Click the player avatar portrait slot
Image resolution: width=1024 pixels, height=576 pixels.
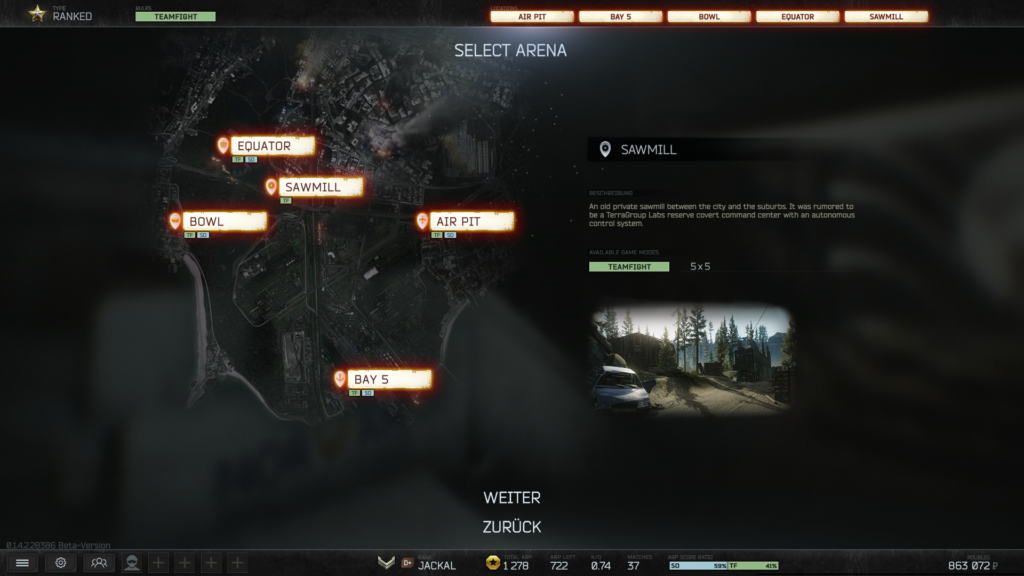pos(132,563)
